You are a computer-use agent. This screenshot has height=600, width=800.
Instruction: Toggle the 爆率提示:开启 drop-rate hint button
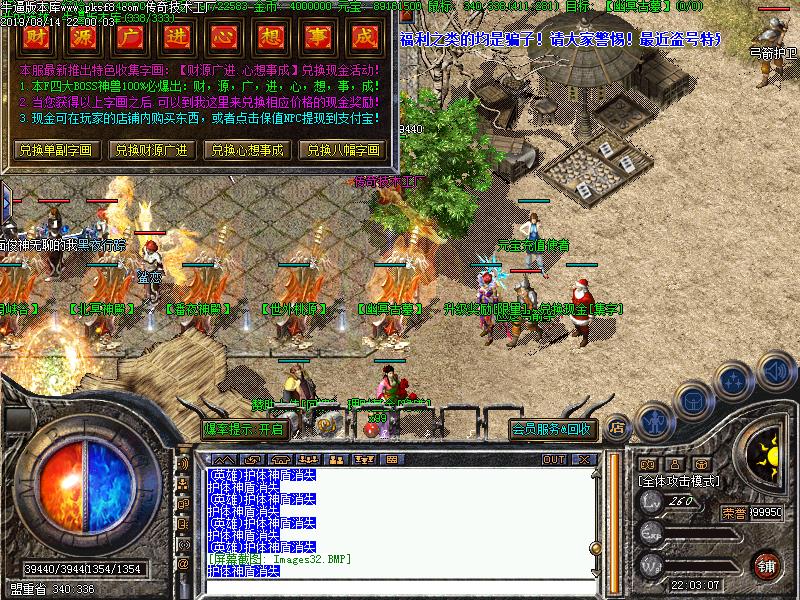pos(244,430)
